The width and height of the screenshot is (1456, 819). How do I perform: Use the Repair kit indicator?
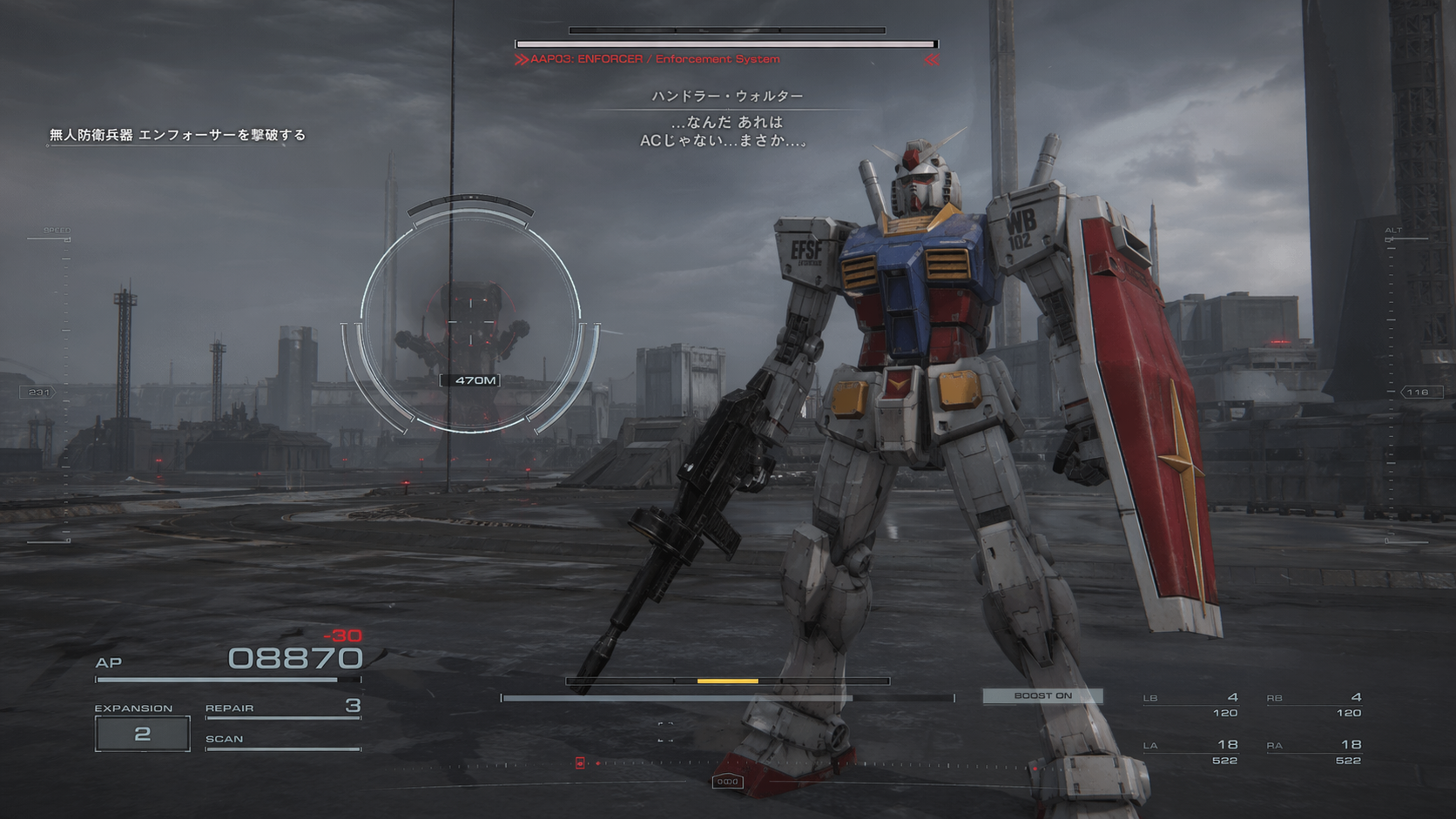(282, 708)
